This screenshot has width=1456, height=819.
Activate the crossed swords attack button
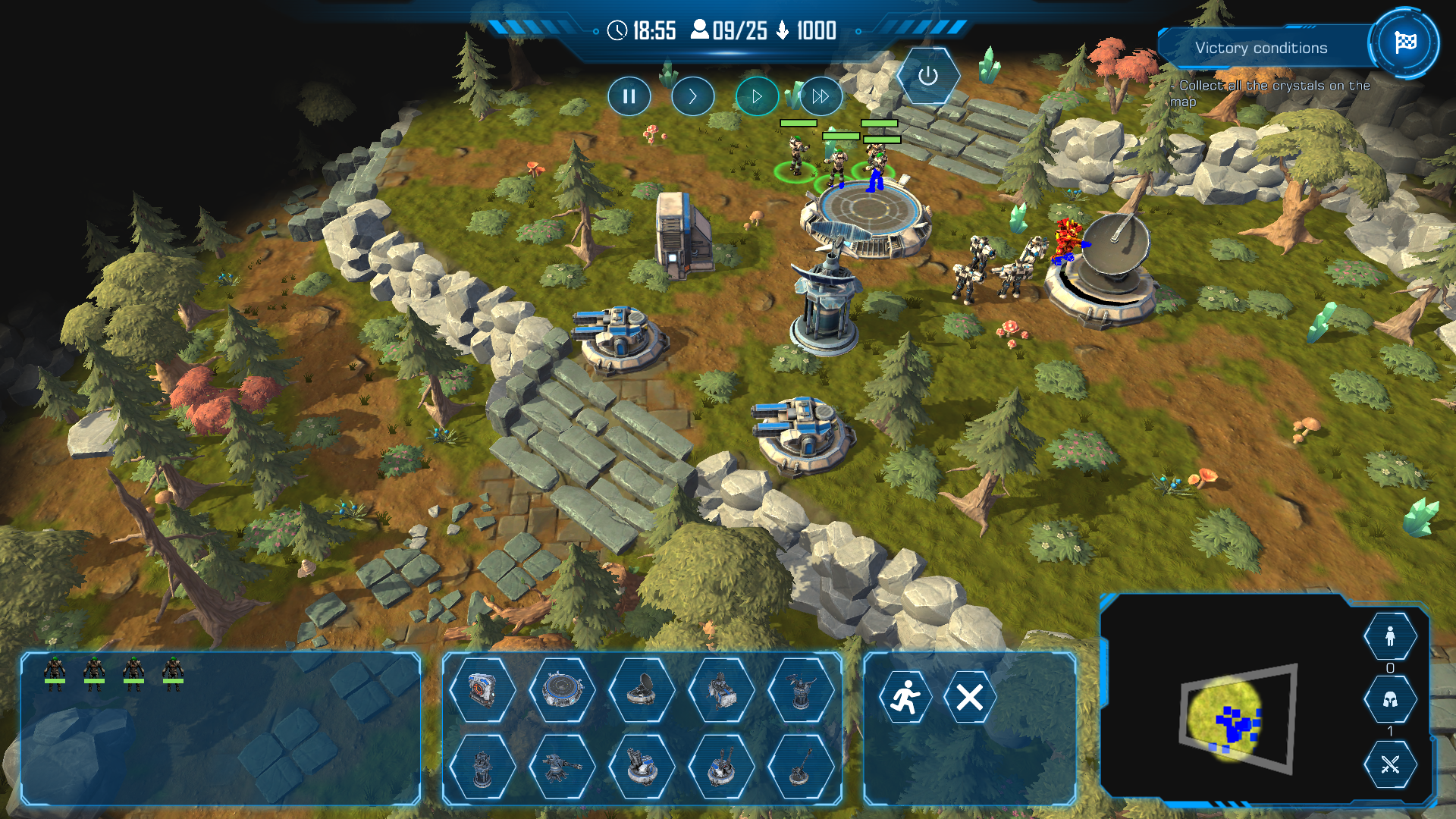coord(1390,764)
